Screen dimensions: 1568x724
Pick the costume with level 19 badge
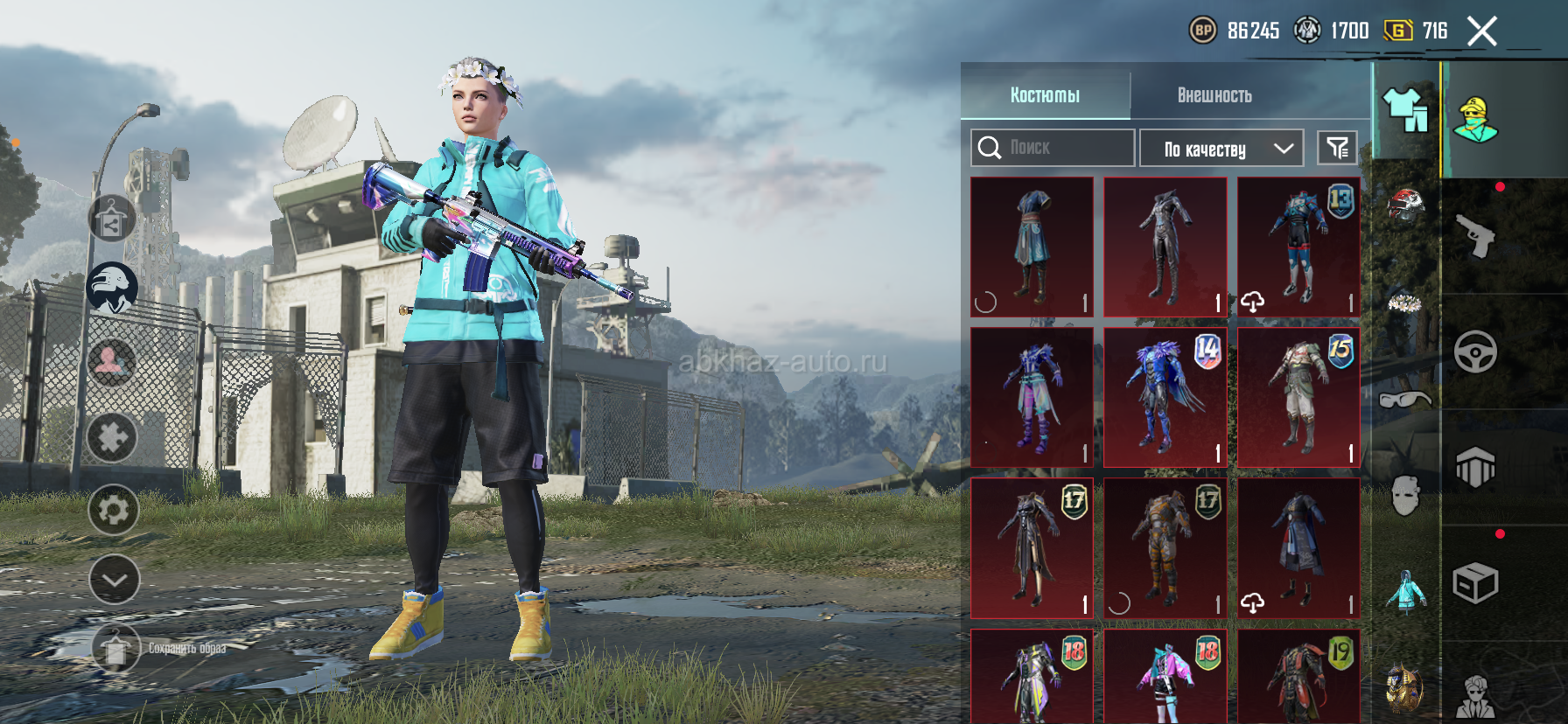pyautogui.click(x=1298, y=675)
